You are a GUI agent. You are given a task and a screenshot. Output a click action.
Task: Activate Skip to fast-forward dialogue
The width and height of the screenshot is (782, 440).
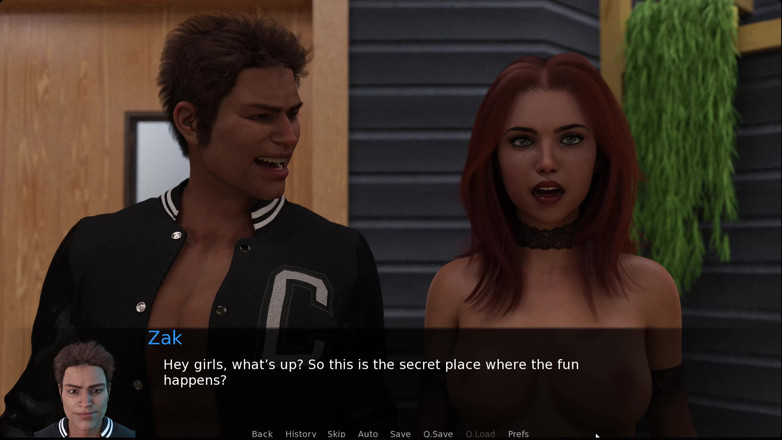(x=336, y=434)
